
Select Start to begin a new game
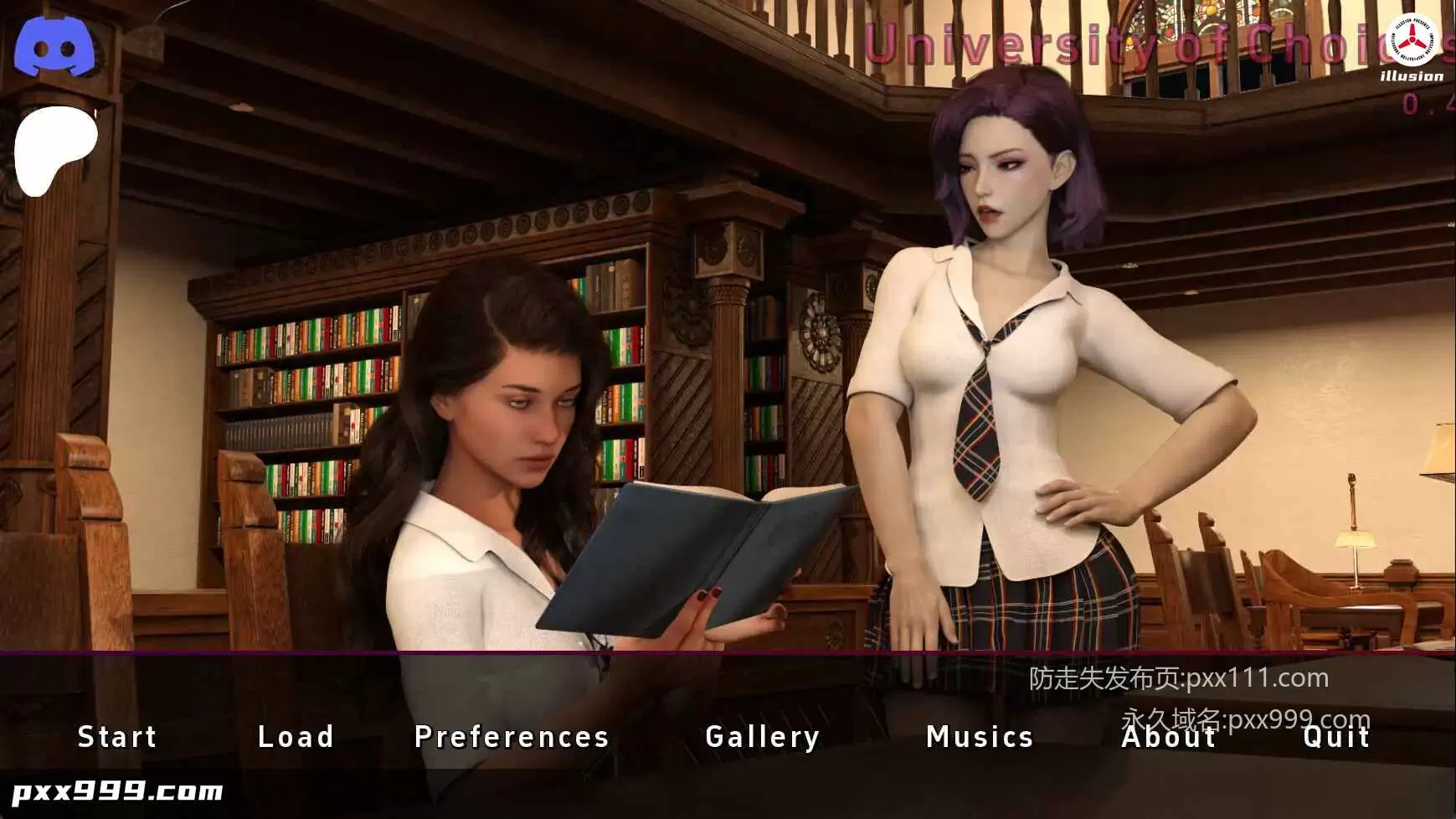[117, 737]
